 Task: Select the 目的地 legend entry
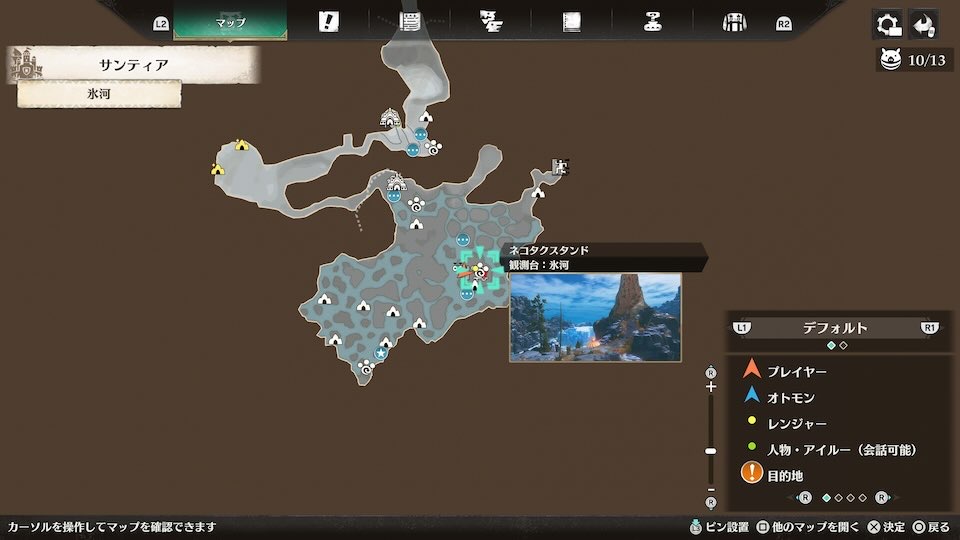click(785, 476)
